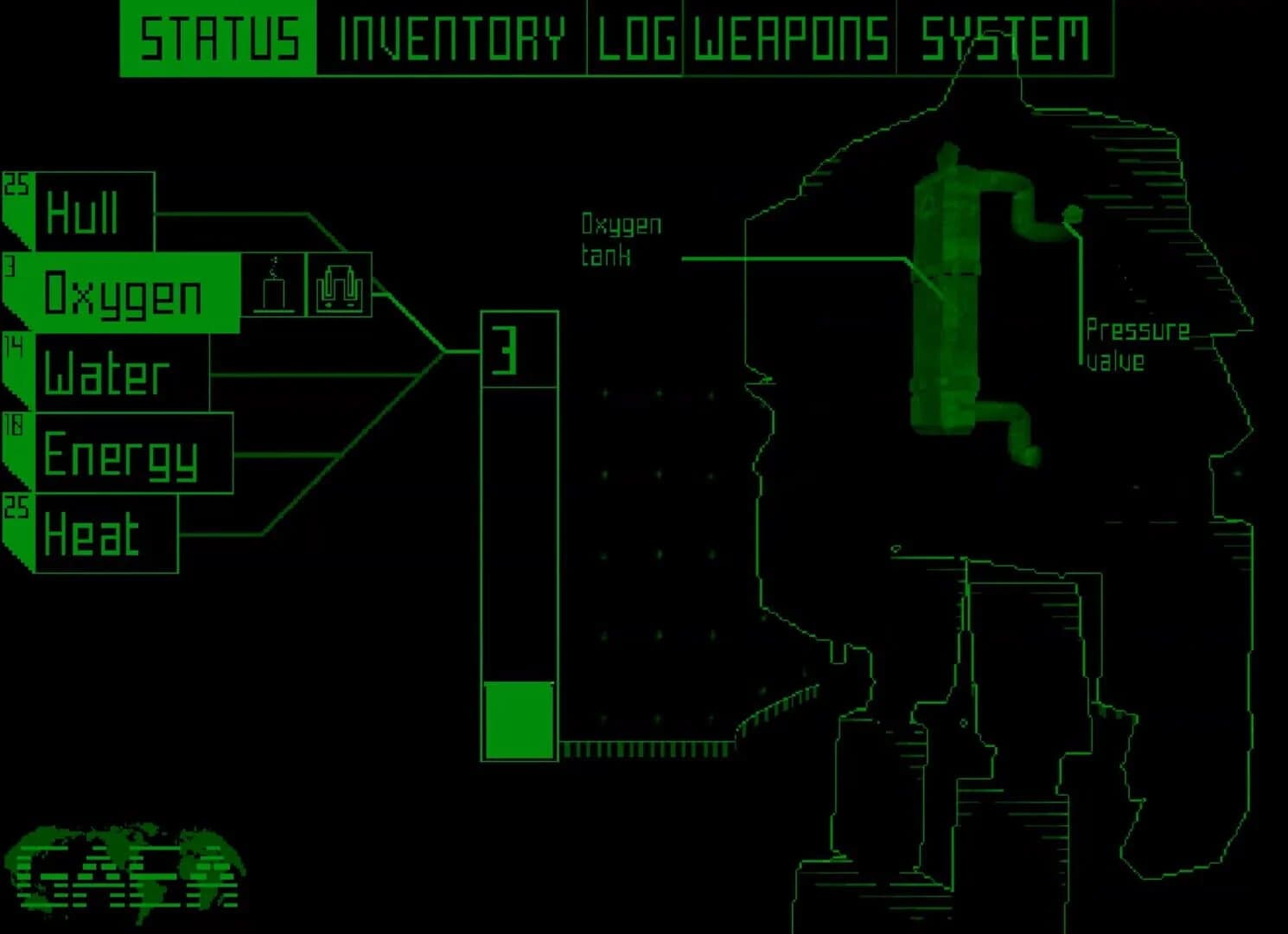Click the value badge showing 14 beside Water

click(14, 343)
